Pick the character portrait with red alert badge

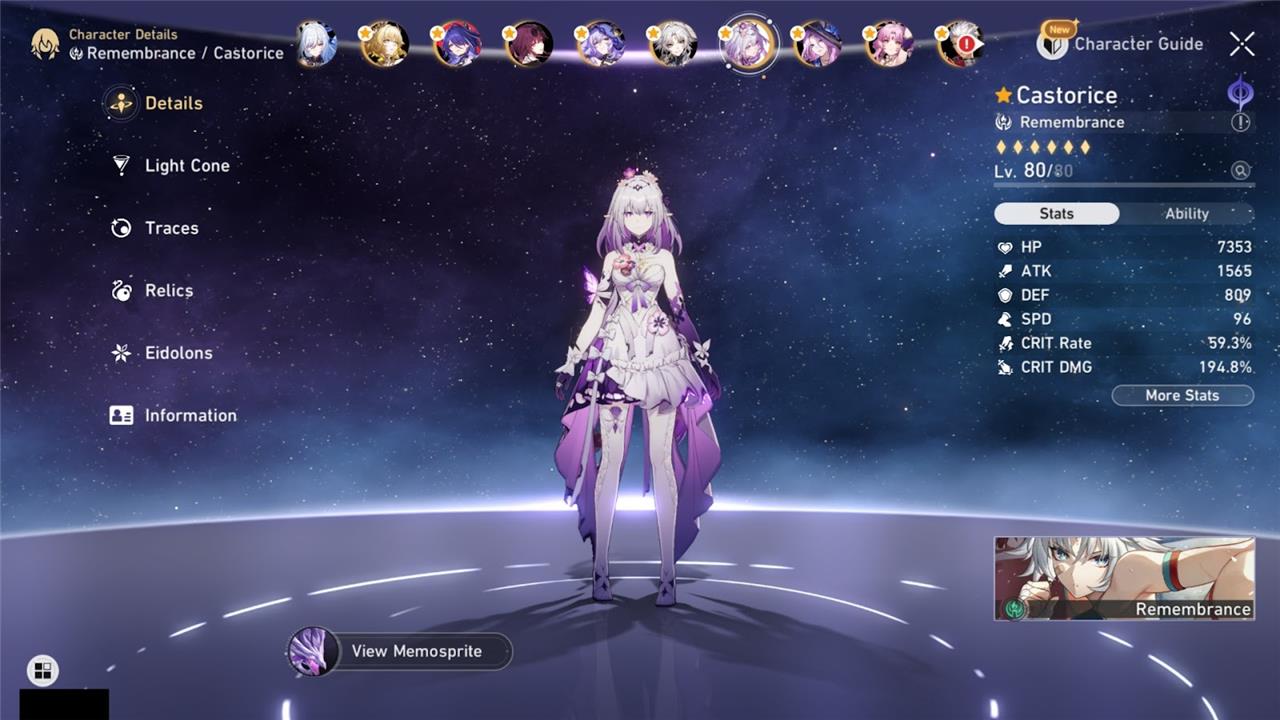(x=961, y=45)
